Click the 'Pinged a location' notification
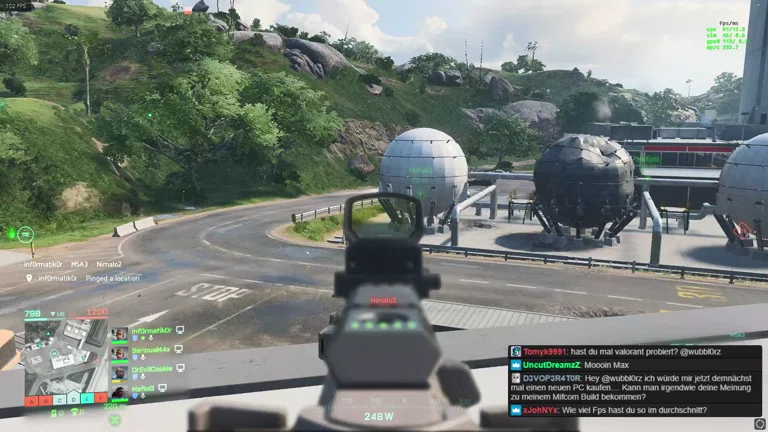This screenshot has width=768, height=432. [85, 278]
